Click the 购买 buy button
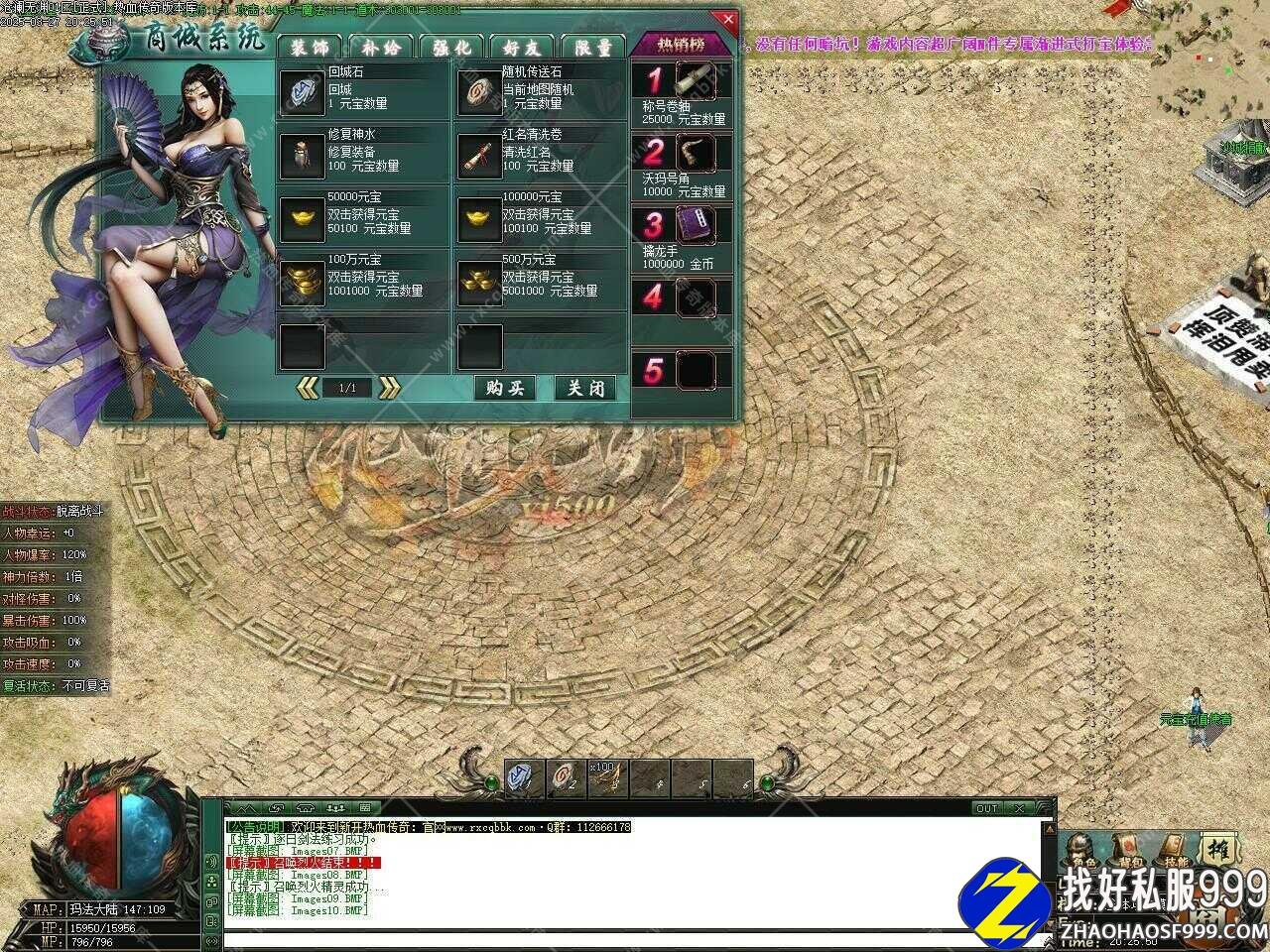 coord(504,388)
